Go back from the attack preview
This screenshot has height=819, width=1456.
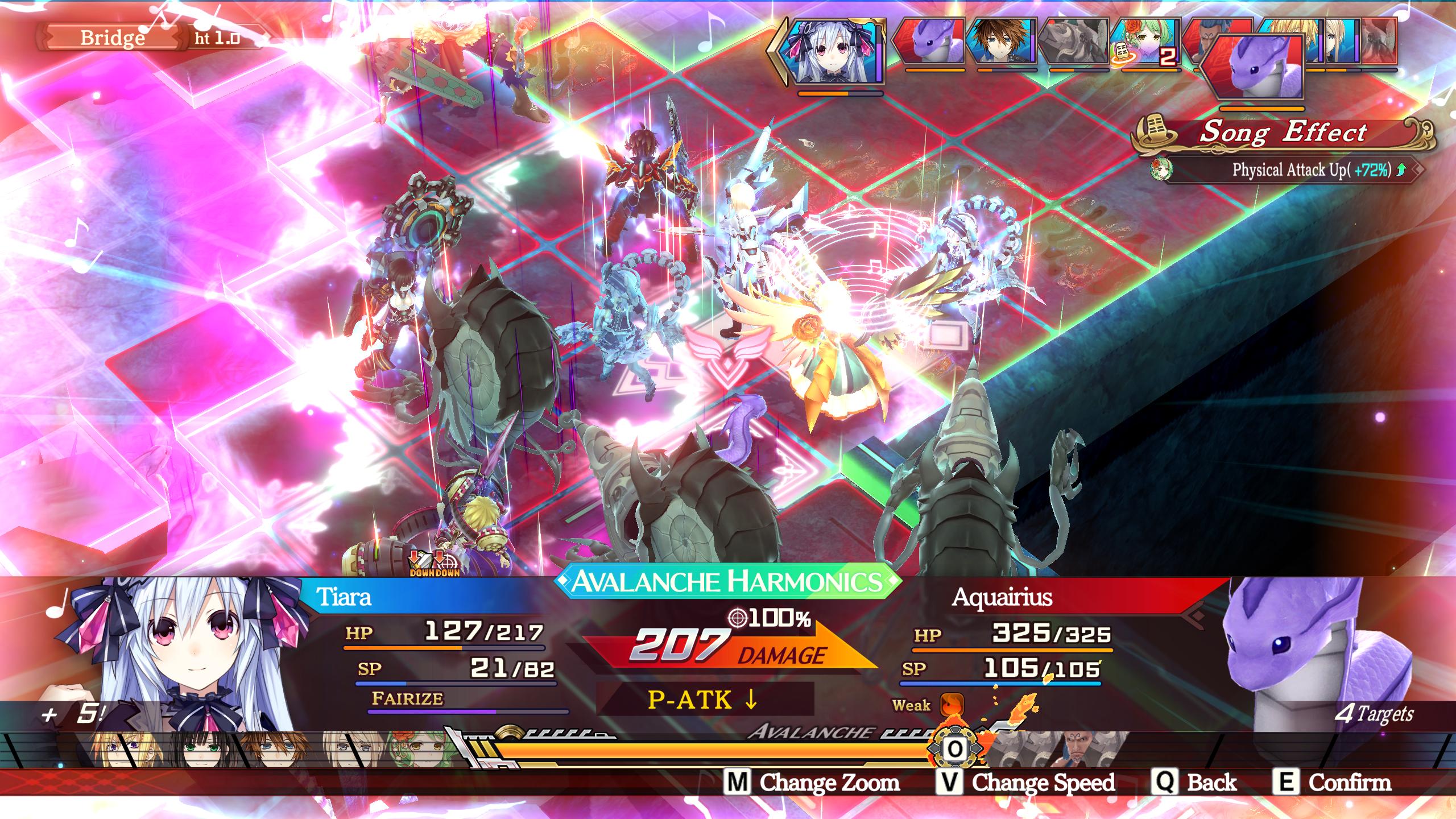coord(1196,783)
